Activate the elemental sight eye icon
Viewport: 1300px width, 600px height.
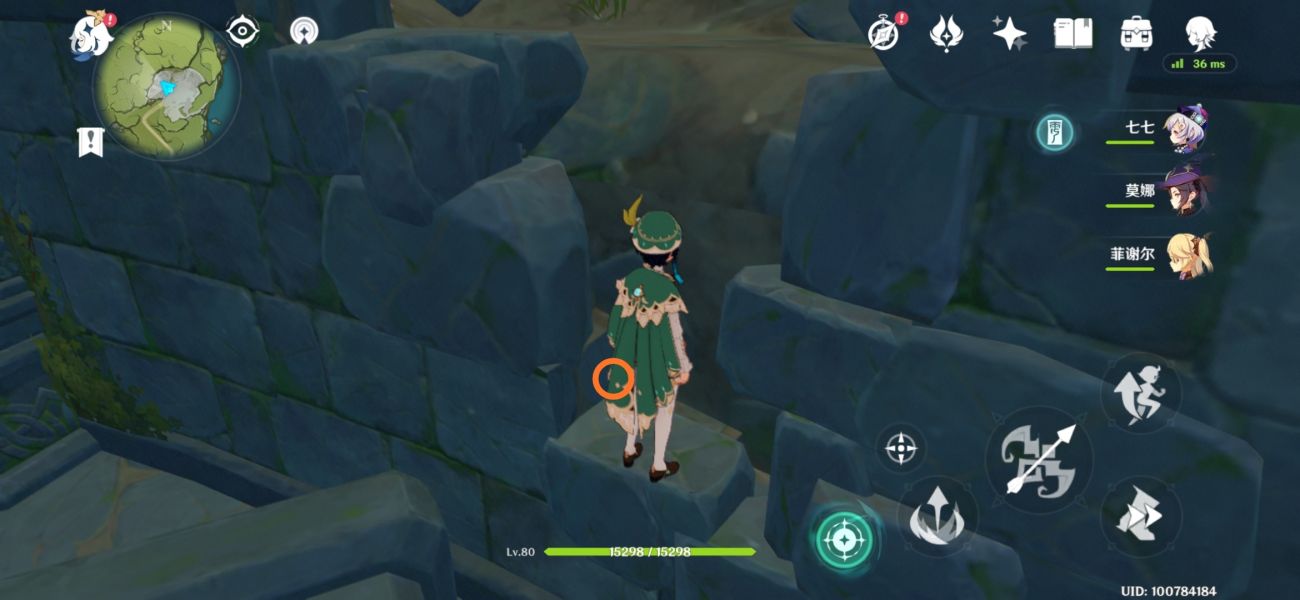click(243, 32)
